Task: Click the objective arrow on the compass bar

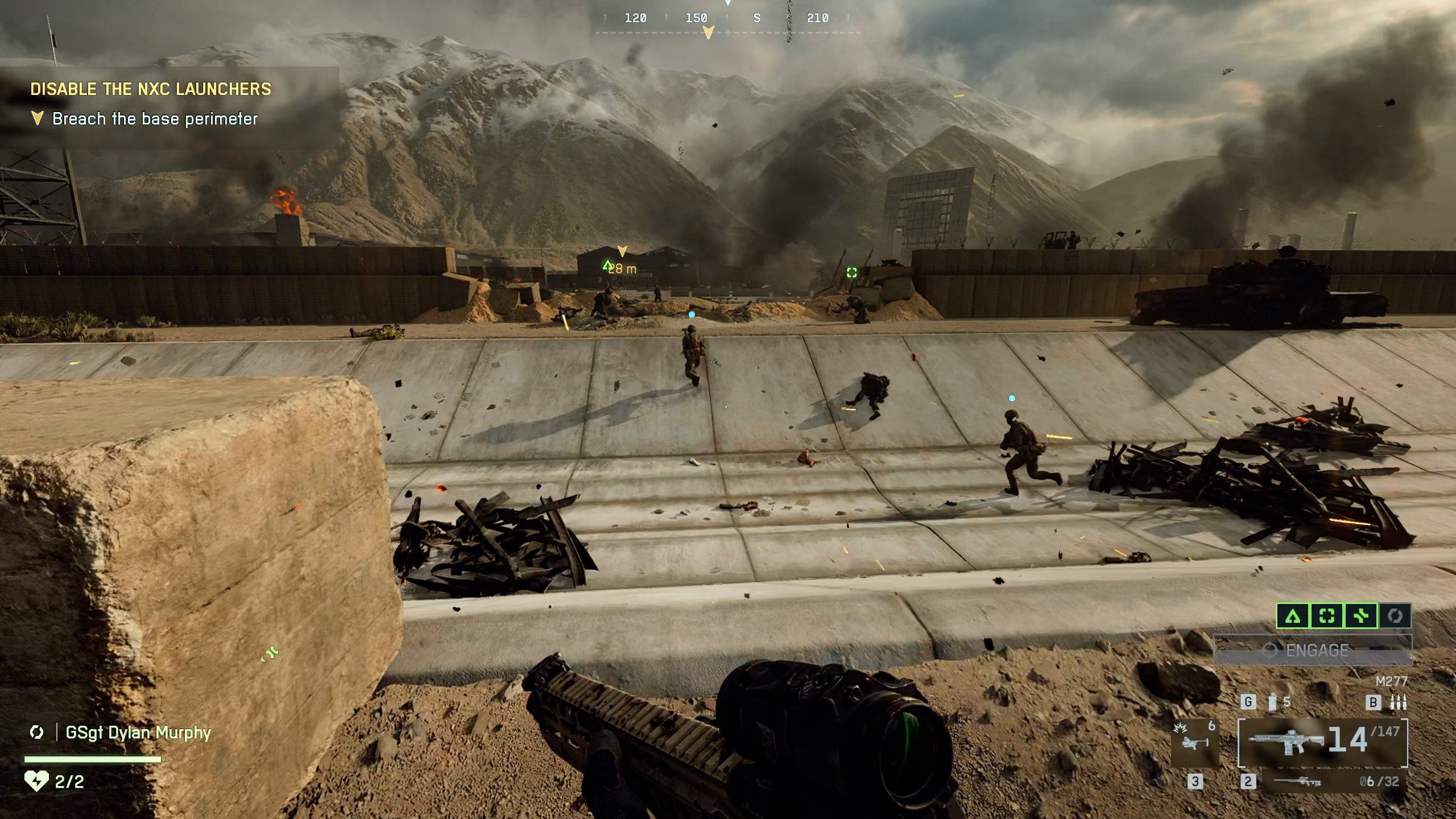Action: click(x=708, y=33)
